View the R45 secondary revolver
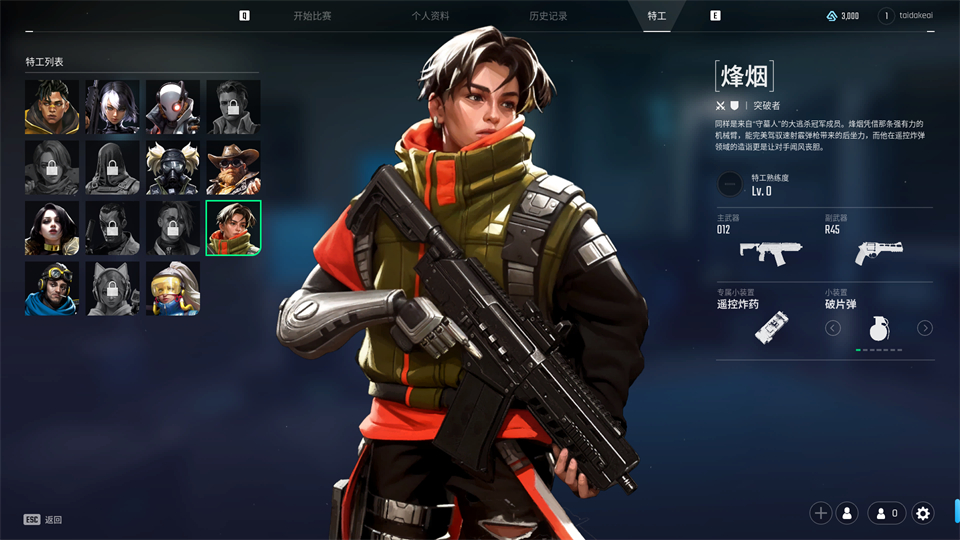960x540 pixels. pyautogui.click(x=878, y=252)
